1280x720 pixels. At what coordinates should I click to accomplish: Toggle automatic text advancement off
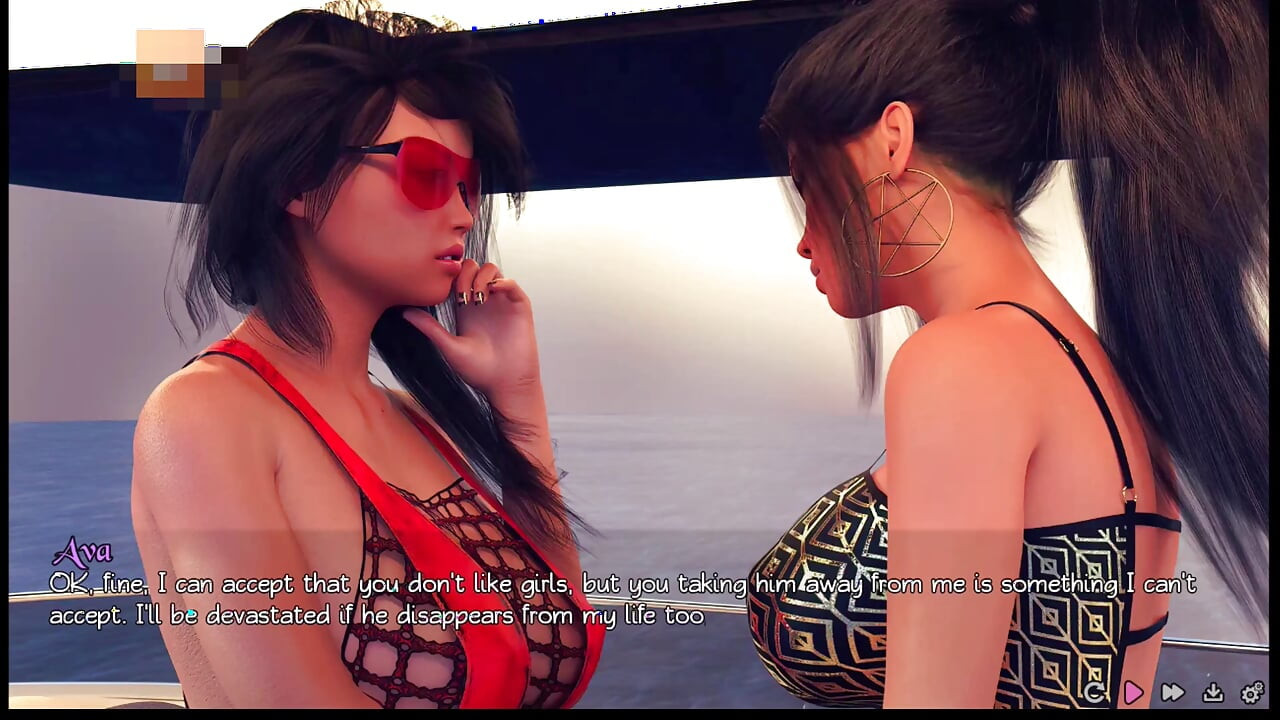1133,692
